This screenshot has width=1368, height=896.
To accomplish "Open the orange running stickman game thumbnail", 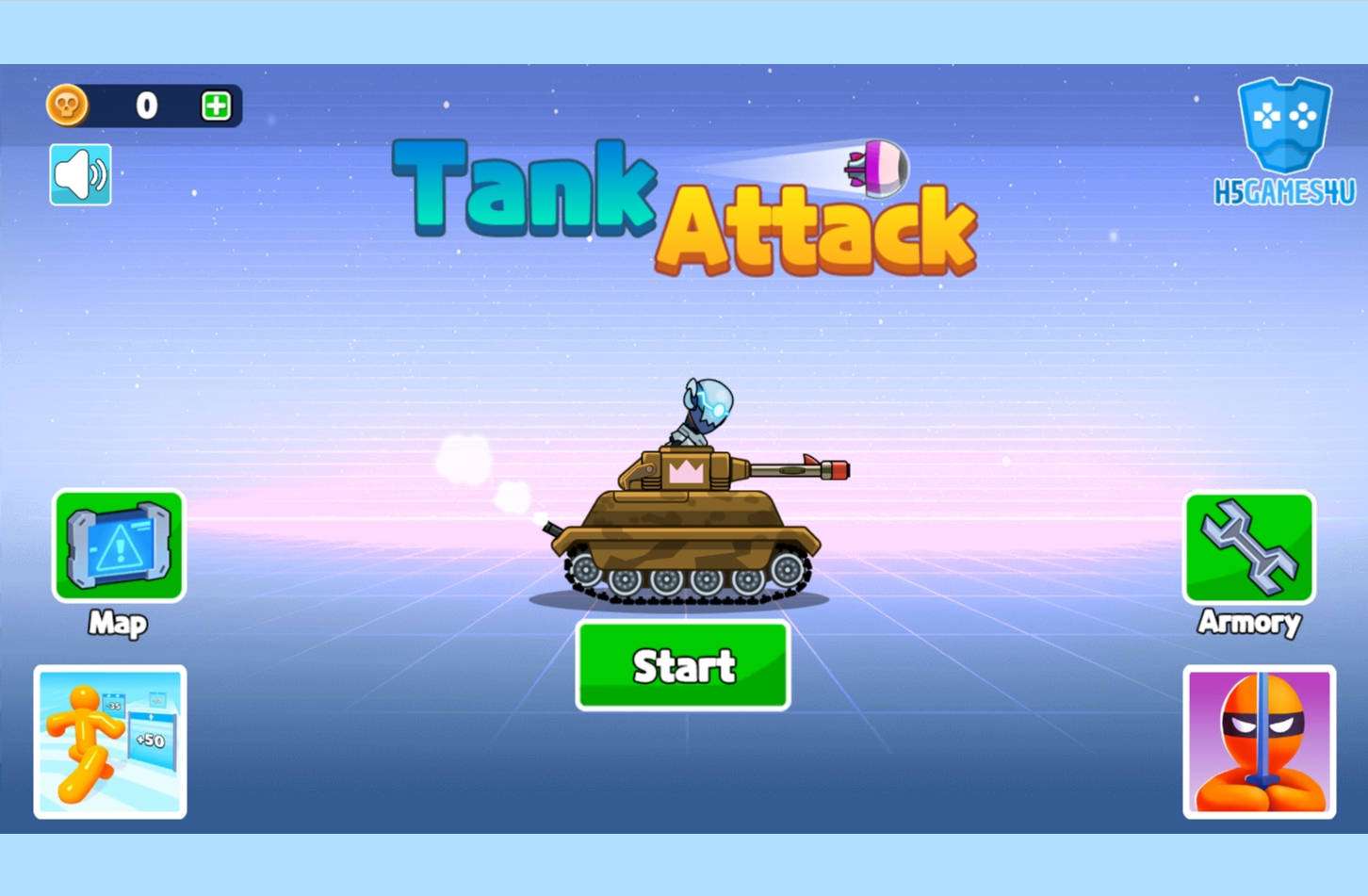I will coord(110,741).
